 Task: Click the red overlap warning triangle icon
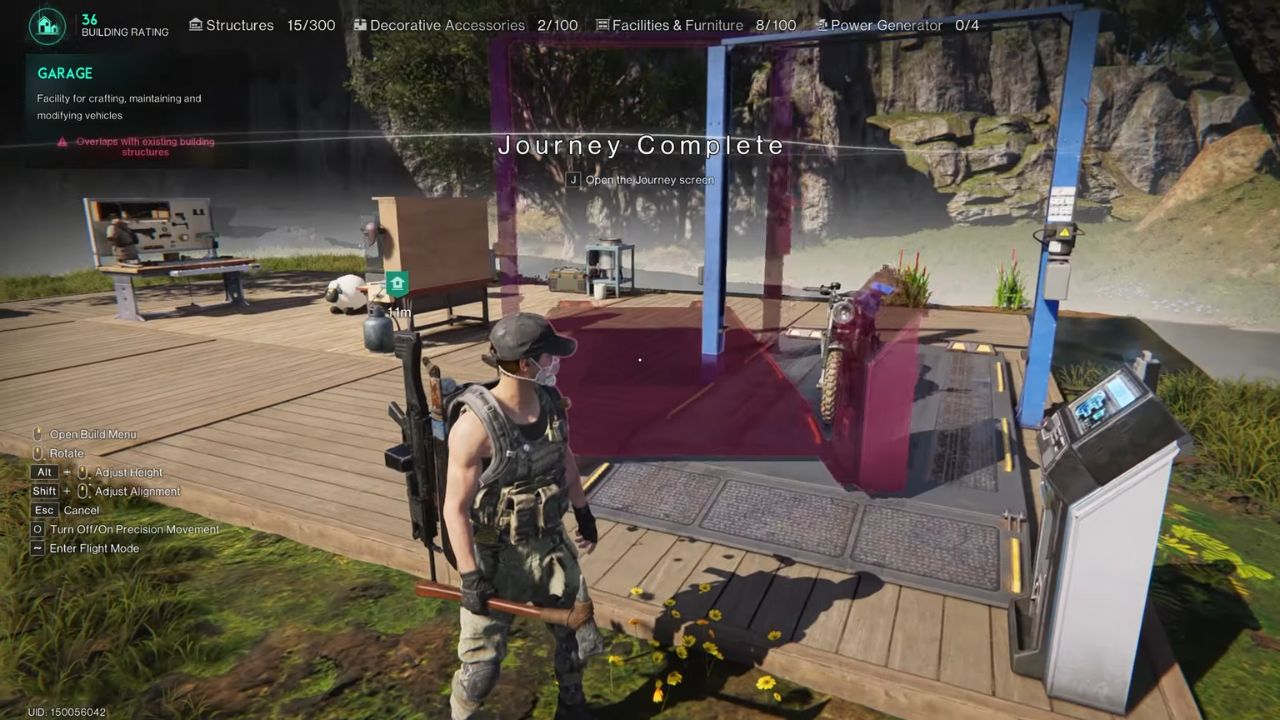63,142
